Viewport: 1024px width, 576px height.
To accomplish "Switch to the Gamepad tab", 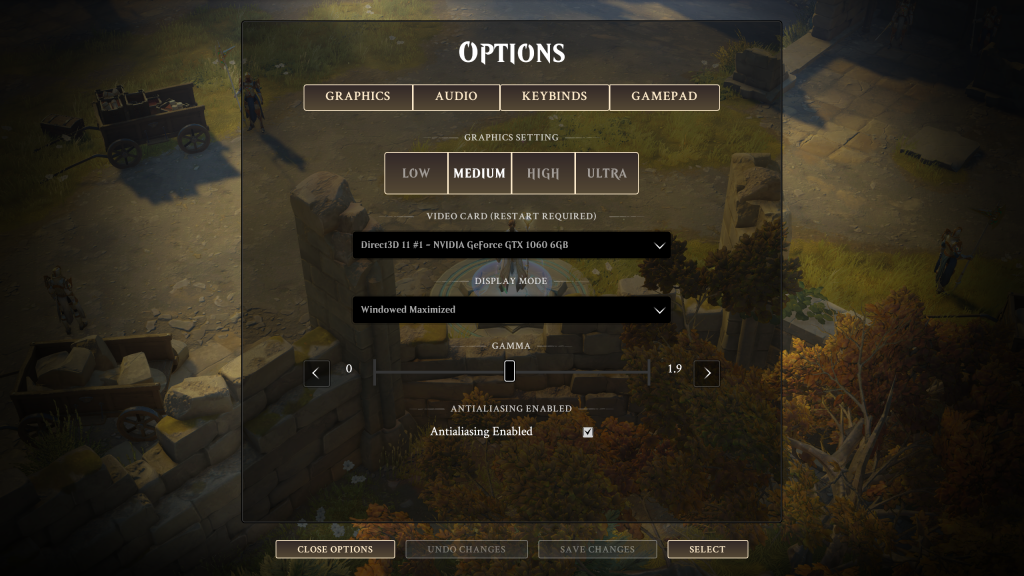I will [x=664, y=97].
